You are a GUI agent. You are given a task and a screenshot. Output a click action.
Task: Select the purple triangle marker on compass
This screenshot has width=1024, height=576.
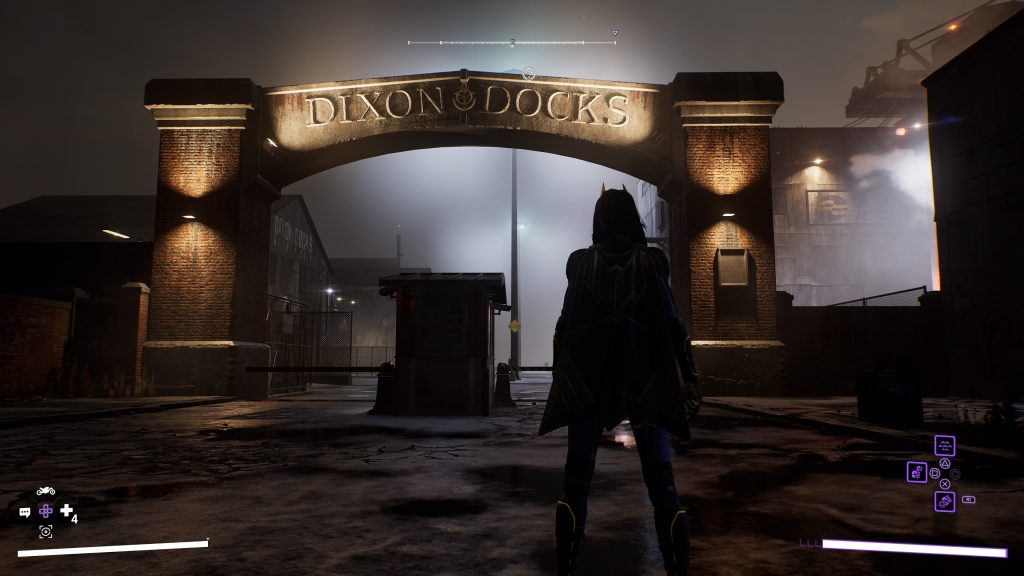pyautogui.click(x=614, y=33)
